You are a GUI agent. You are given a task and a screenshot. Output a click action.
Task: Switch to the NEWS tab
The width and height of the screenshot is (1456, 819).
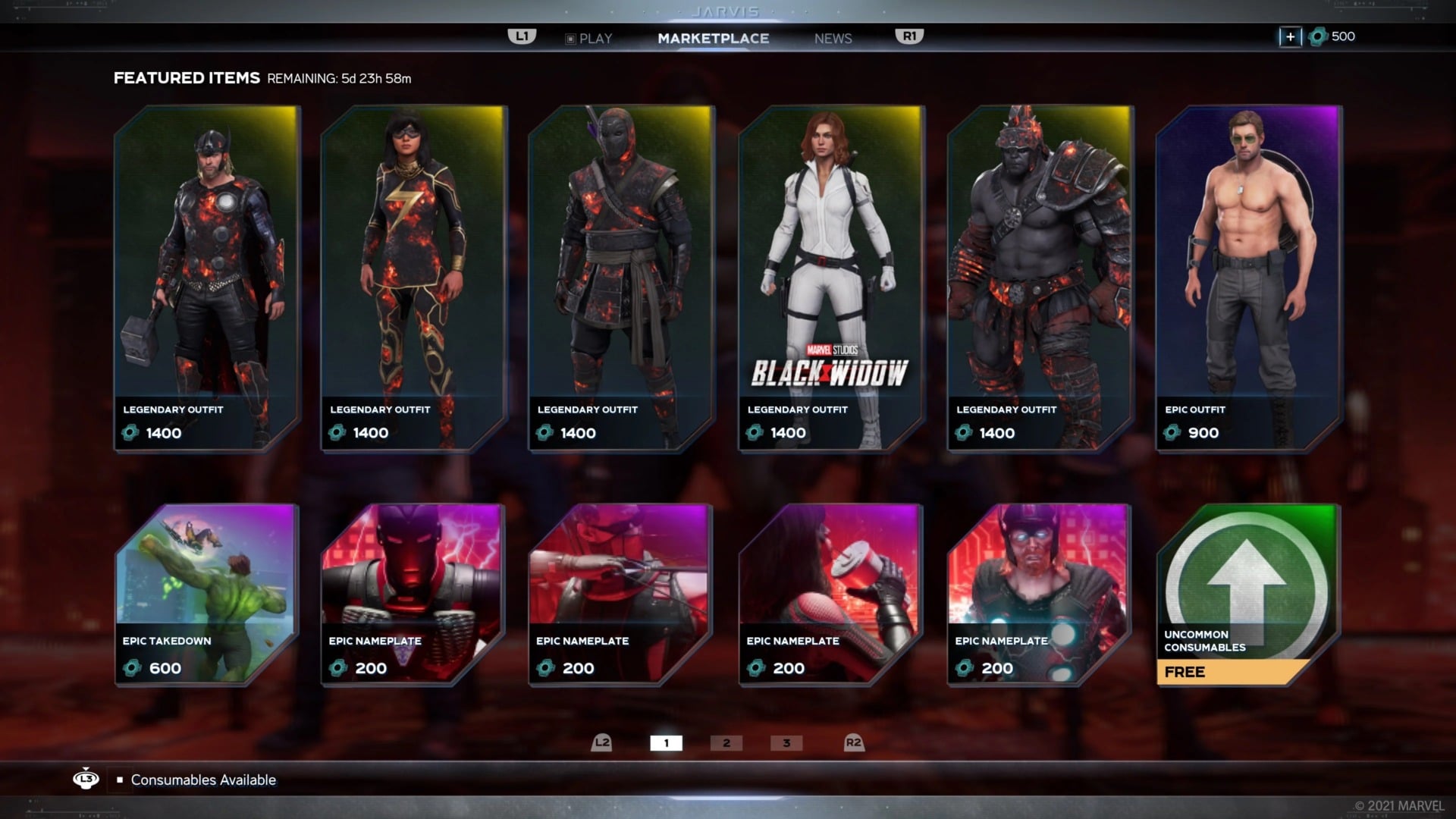[833, 38]
